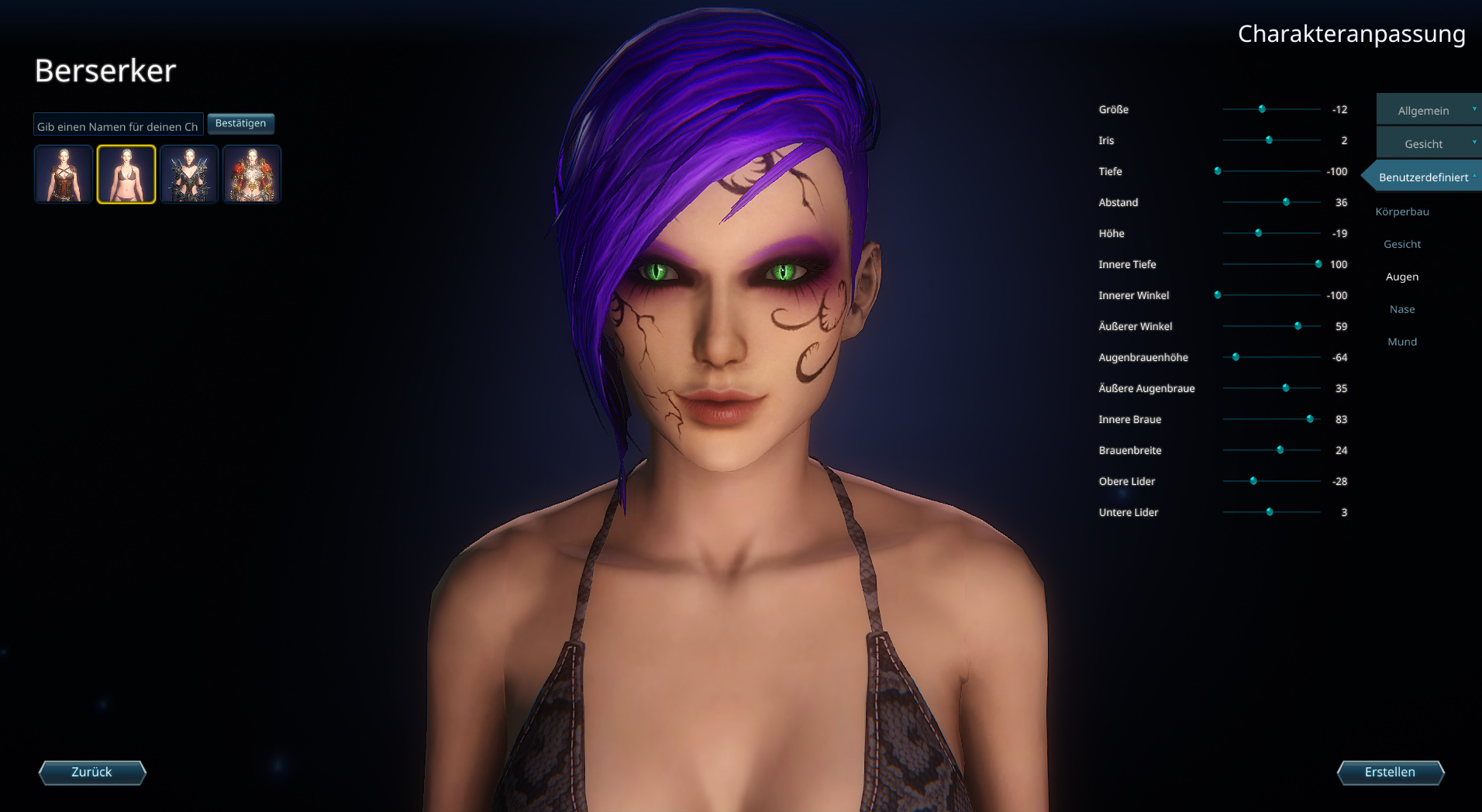1482x812 pixels.
Task: Show the Mund customization options
Action: click(x=1402, y=342)
